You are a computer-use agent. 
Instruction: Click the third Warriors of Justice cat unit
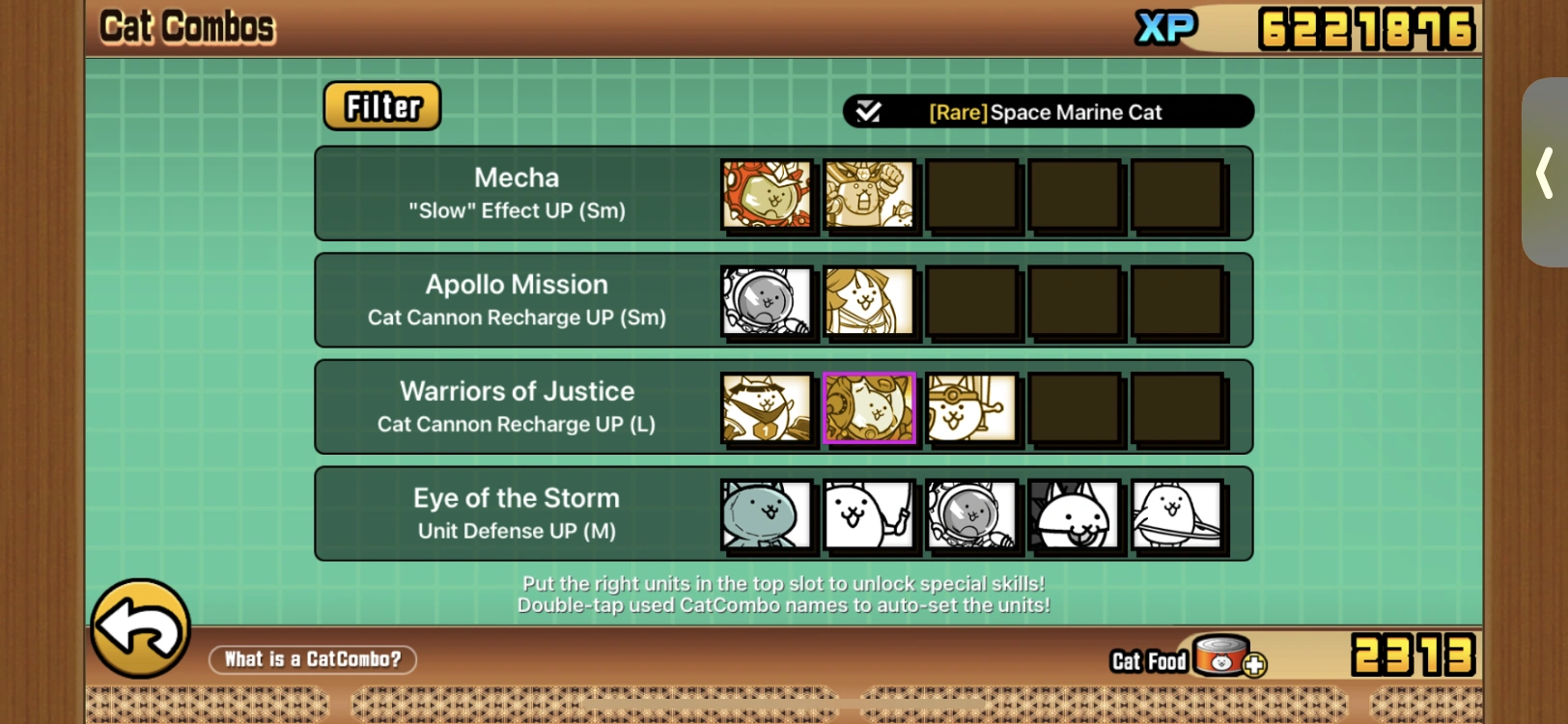pos(972,407)
